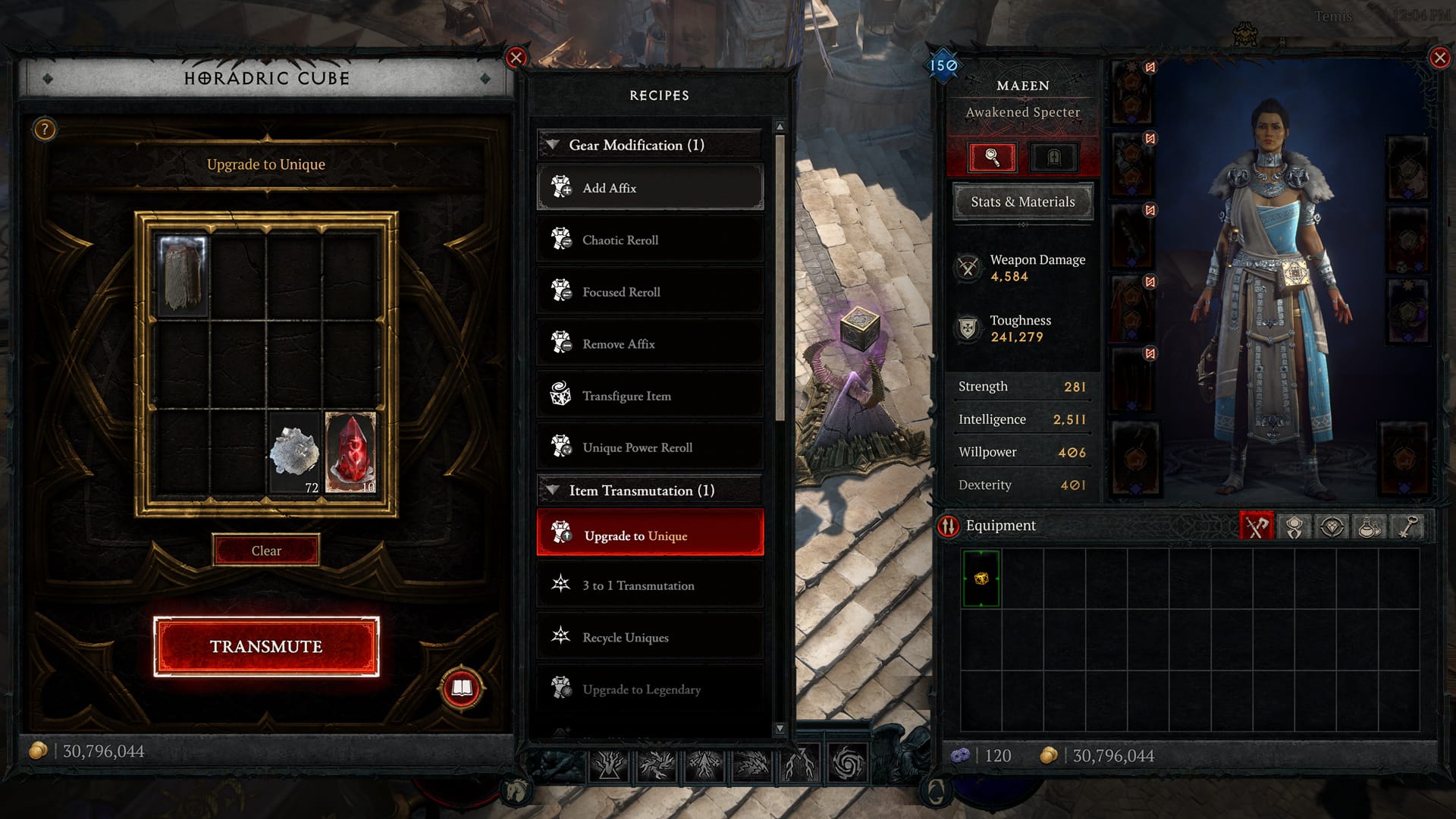The height and width of the screenshot is (819, 1456).
Task: Open the red book icon button
Action: (x=461, y=688)
